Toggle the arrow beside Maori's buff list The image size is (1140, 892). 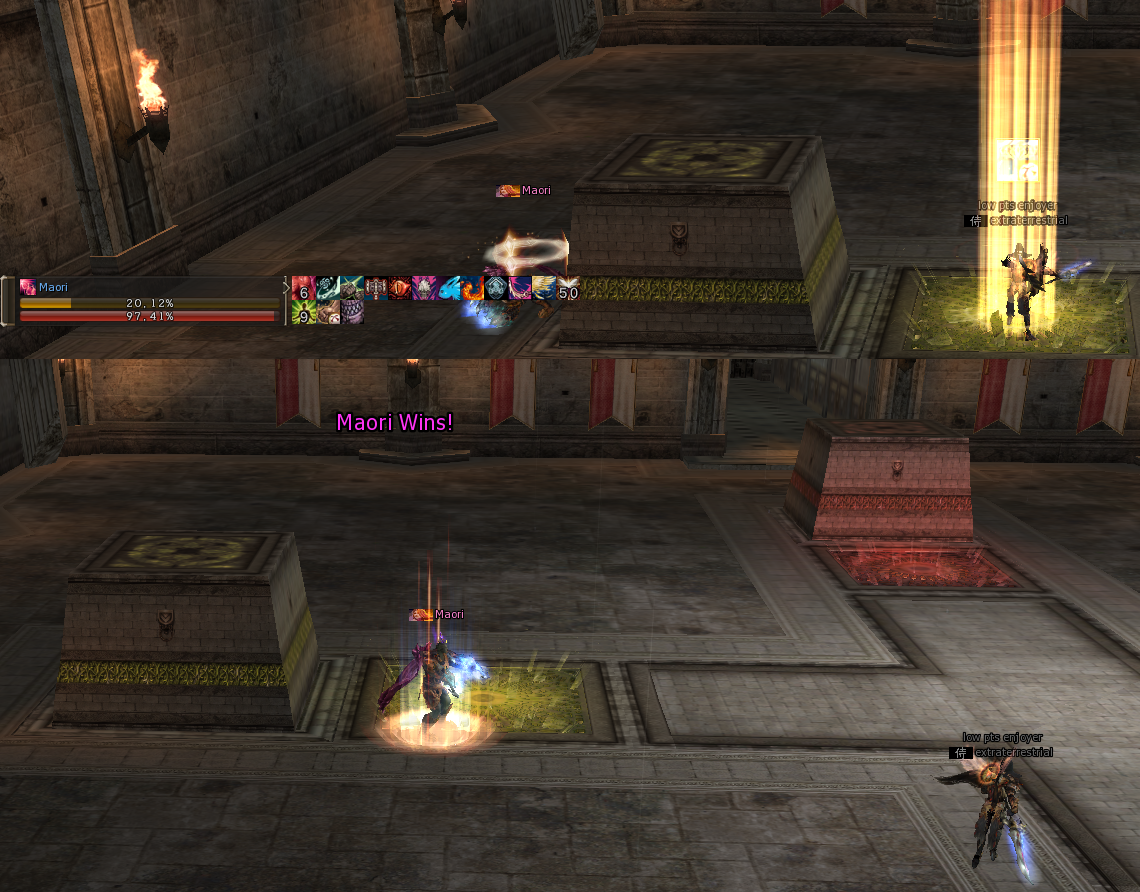(285, 288)
